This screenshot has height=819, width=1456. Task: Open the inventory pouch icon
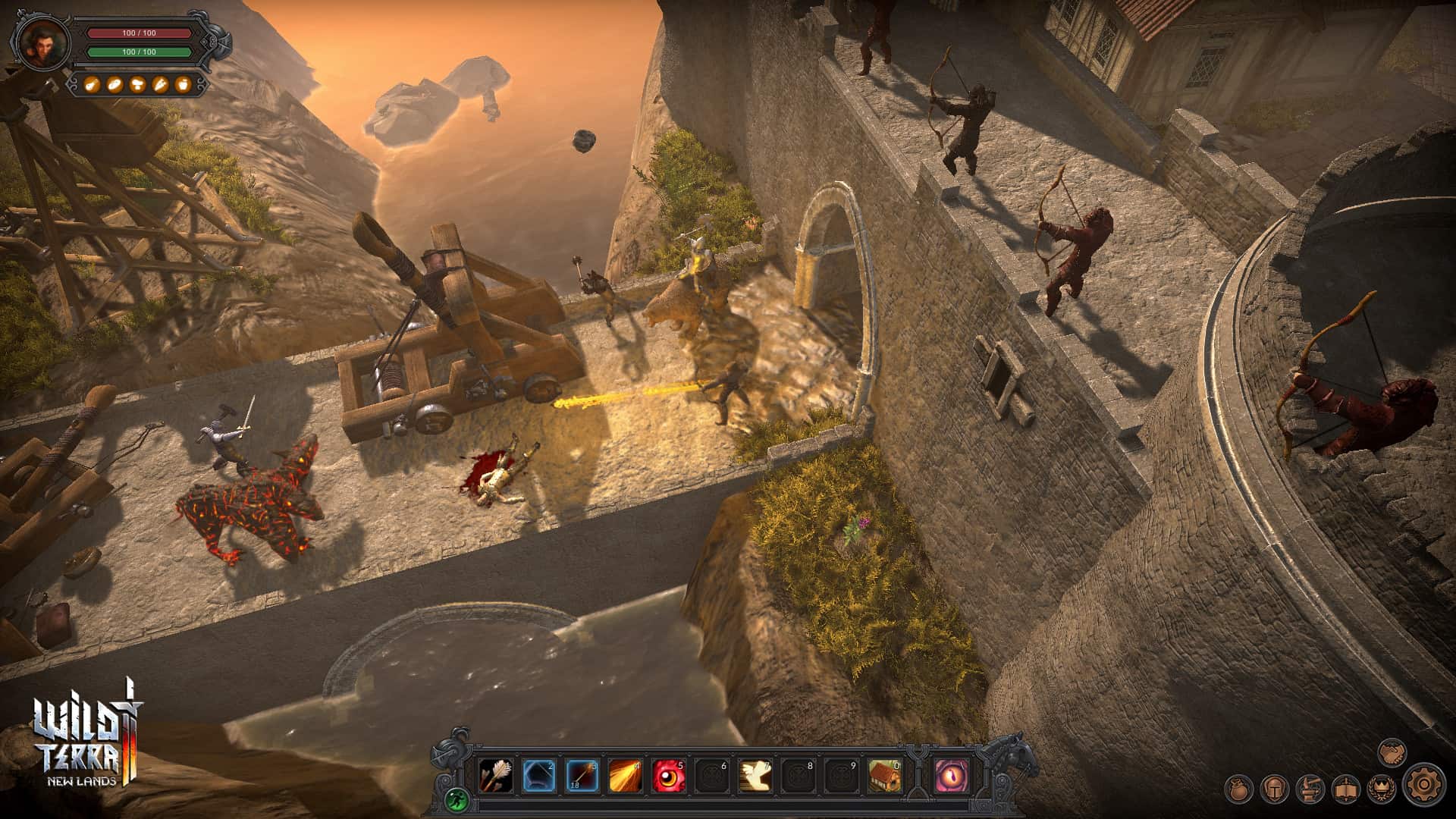(x=1238, y=789)
